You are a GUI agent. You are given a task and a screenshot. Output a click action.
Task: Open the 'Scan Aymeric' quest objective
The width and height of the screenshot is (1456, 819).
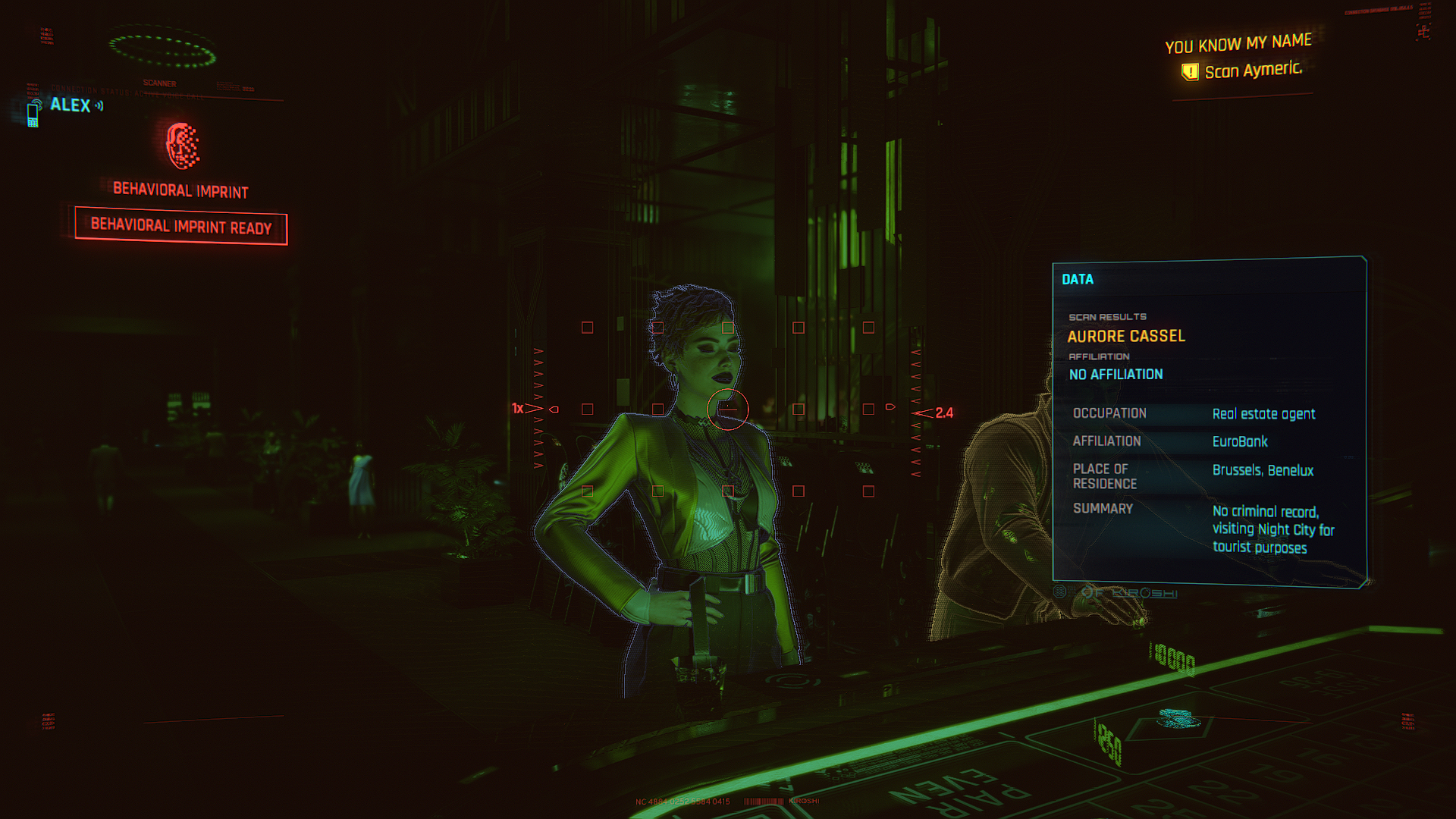[x=1252, y=71]
